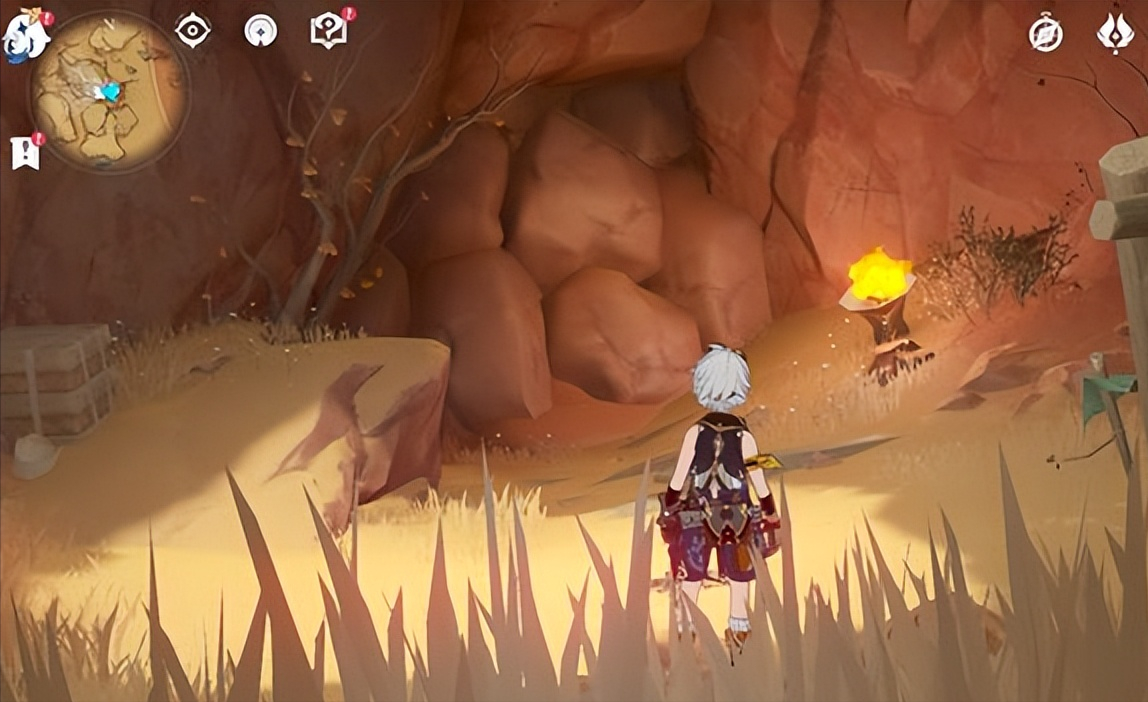Viewport: 1148px width, 702px height.
Task: Activate the Elemental Sight eye icon
Action: click(192, 30)
